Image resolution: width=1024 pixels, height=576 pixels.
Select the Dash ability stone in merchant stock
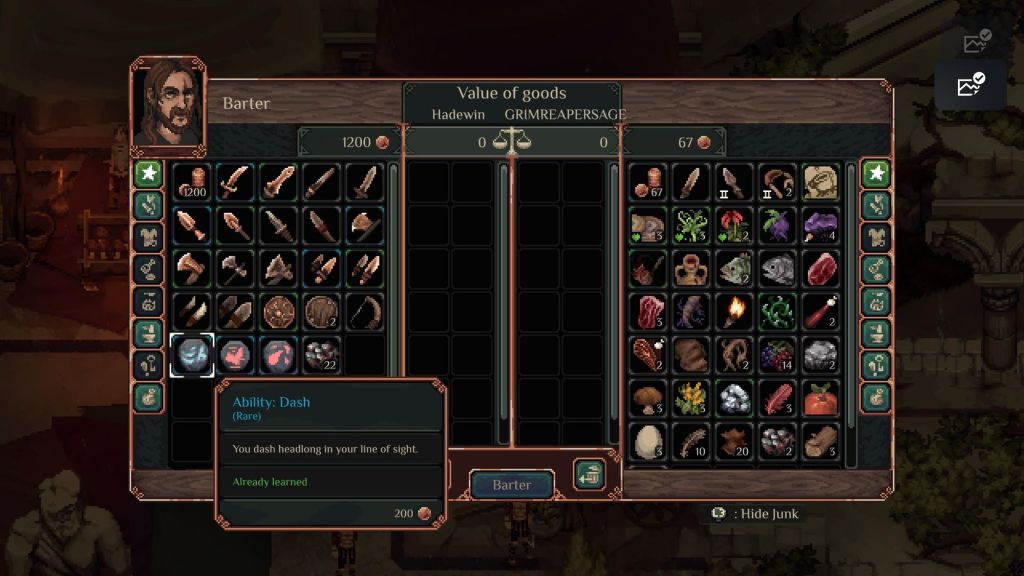point(191,355)
